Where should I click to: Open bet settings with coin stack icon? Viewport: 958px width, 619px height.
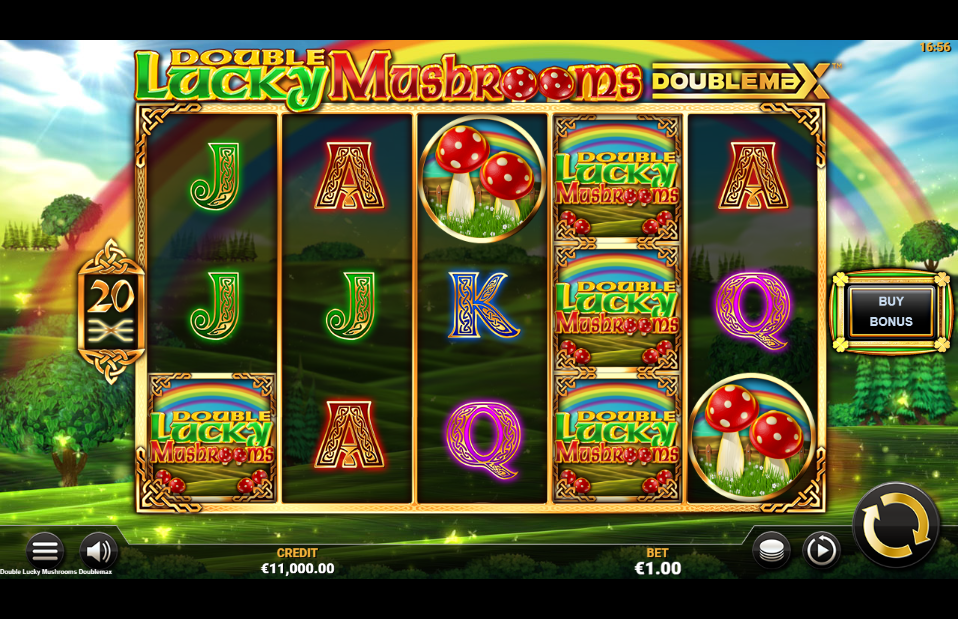pyautogui.click(x=771, y=550)
